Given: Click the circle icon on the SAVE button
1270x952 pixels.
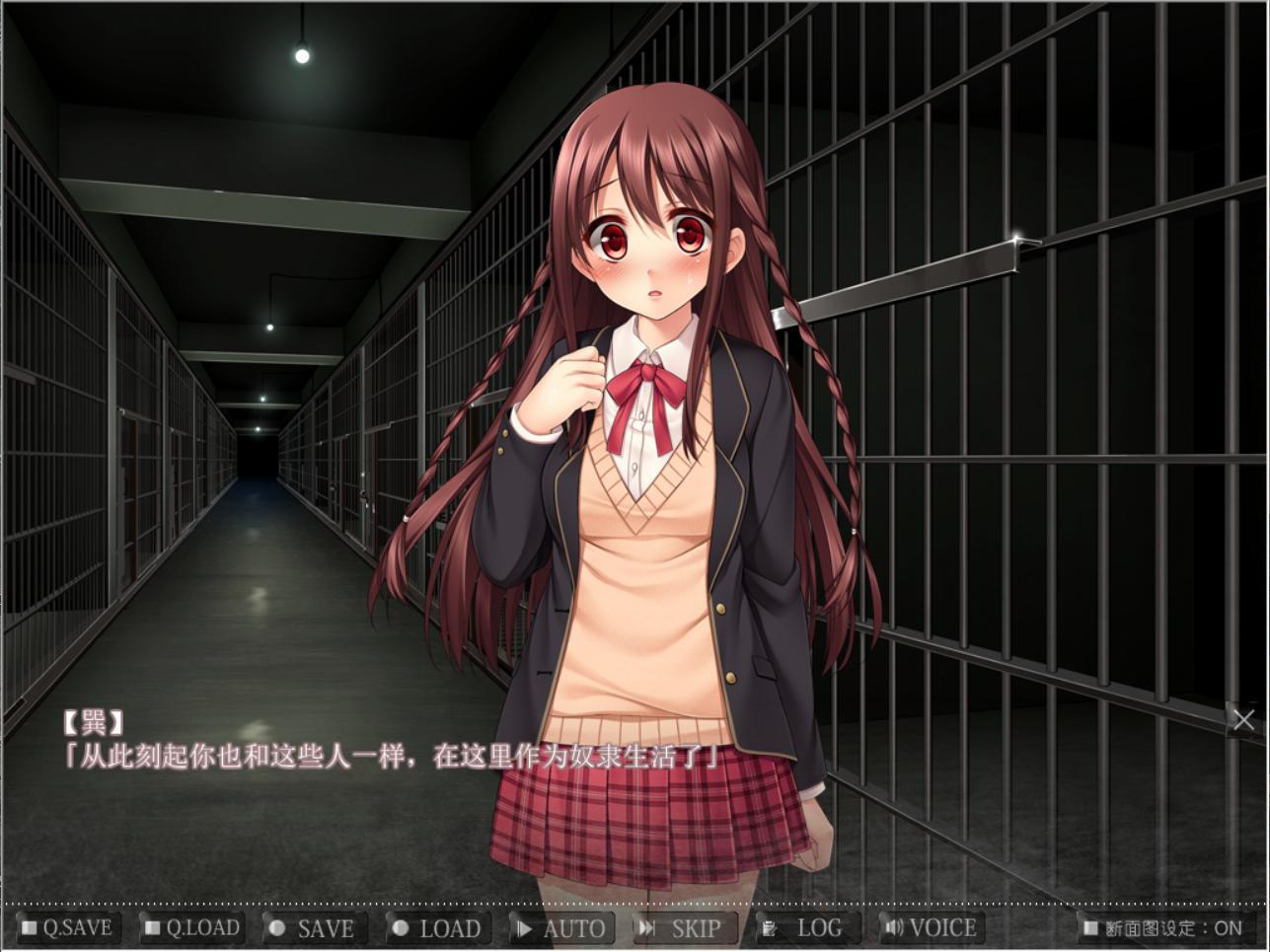Looking at the screenshot, I should 277,927.
